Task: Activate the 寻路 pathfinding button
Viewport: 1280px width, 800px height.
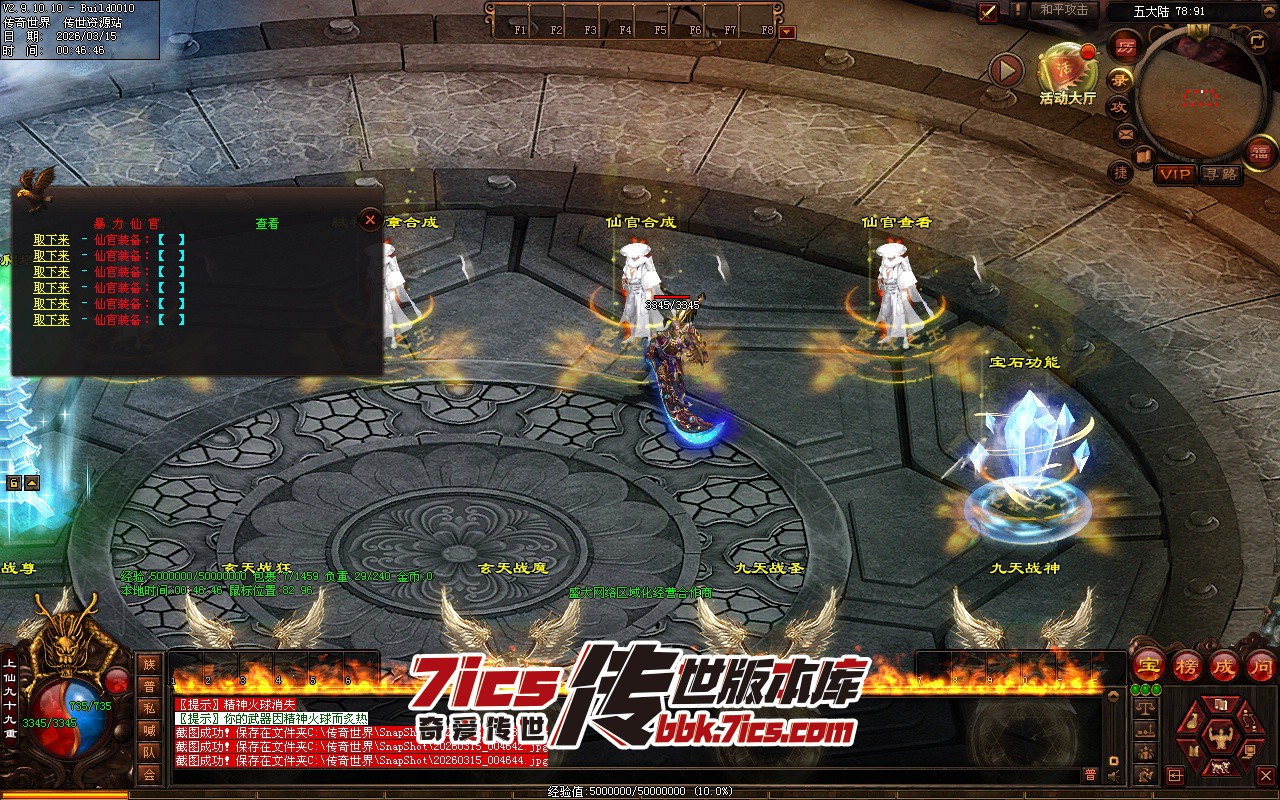Action: 1219,174
